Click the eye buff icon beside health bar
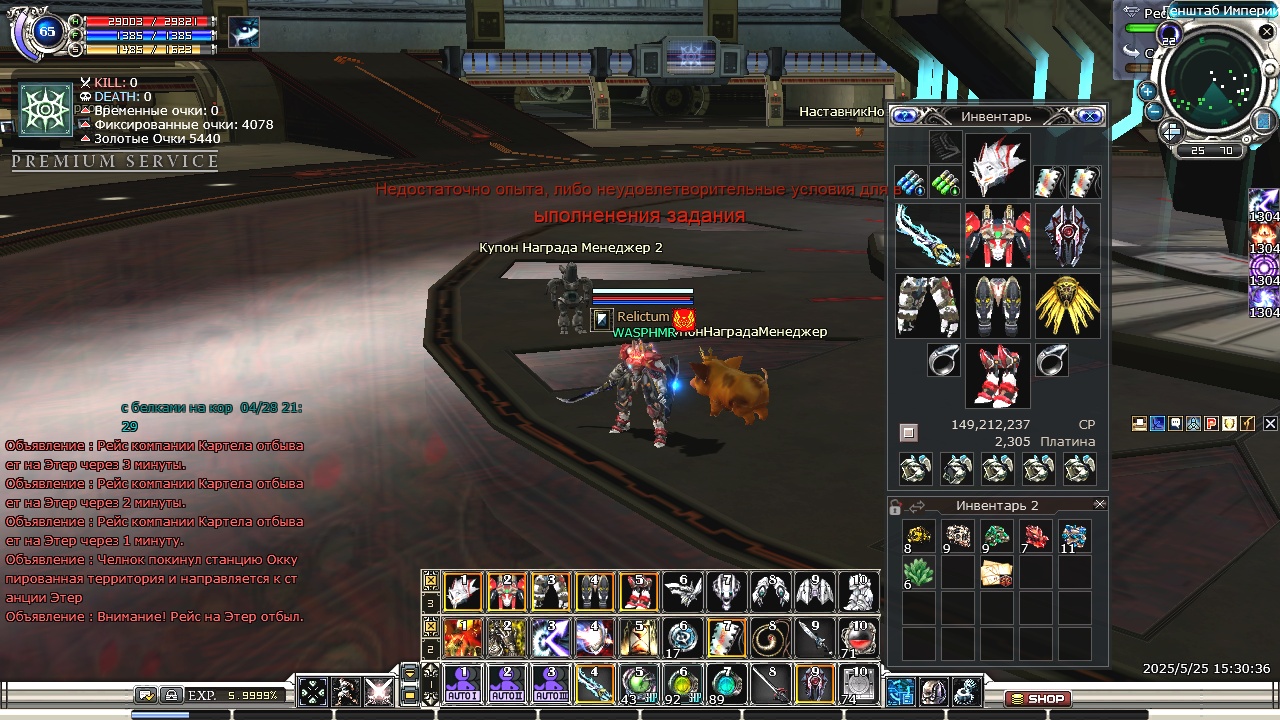The image size is (1280, 720). tap(244, 32)
